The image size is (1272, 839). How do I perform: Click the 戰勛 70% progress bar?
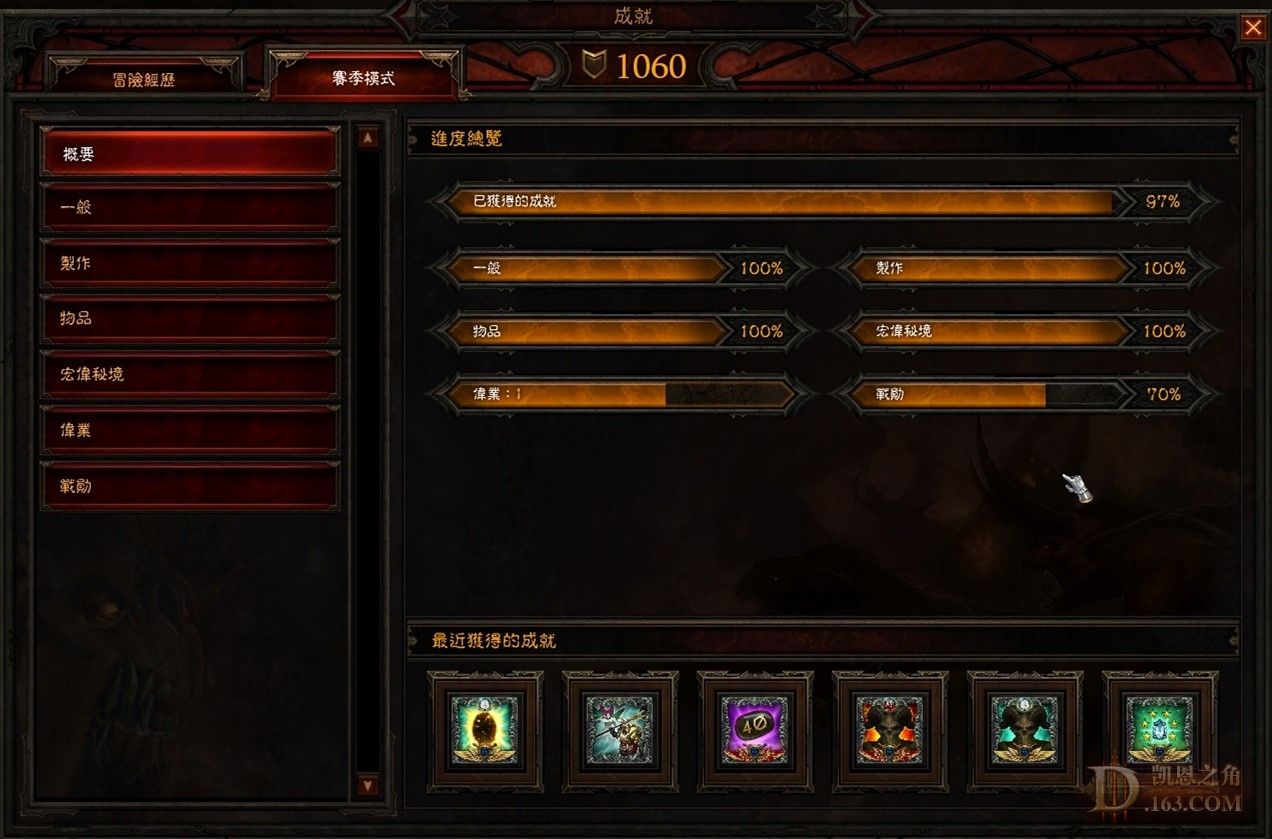tap(1025, 394)
